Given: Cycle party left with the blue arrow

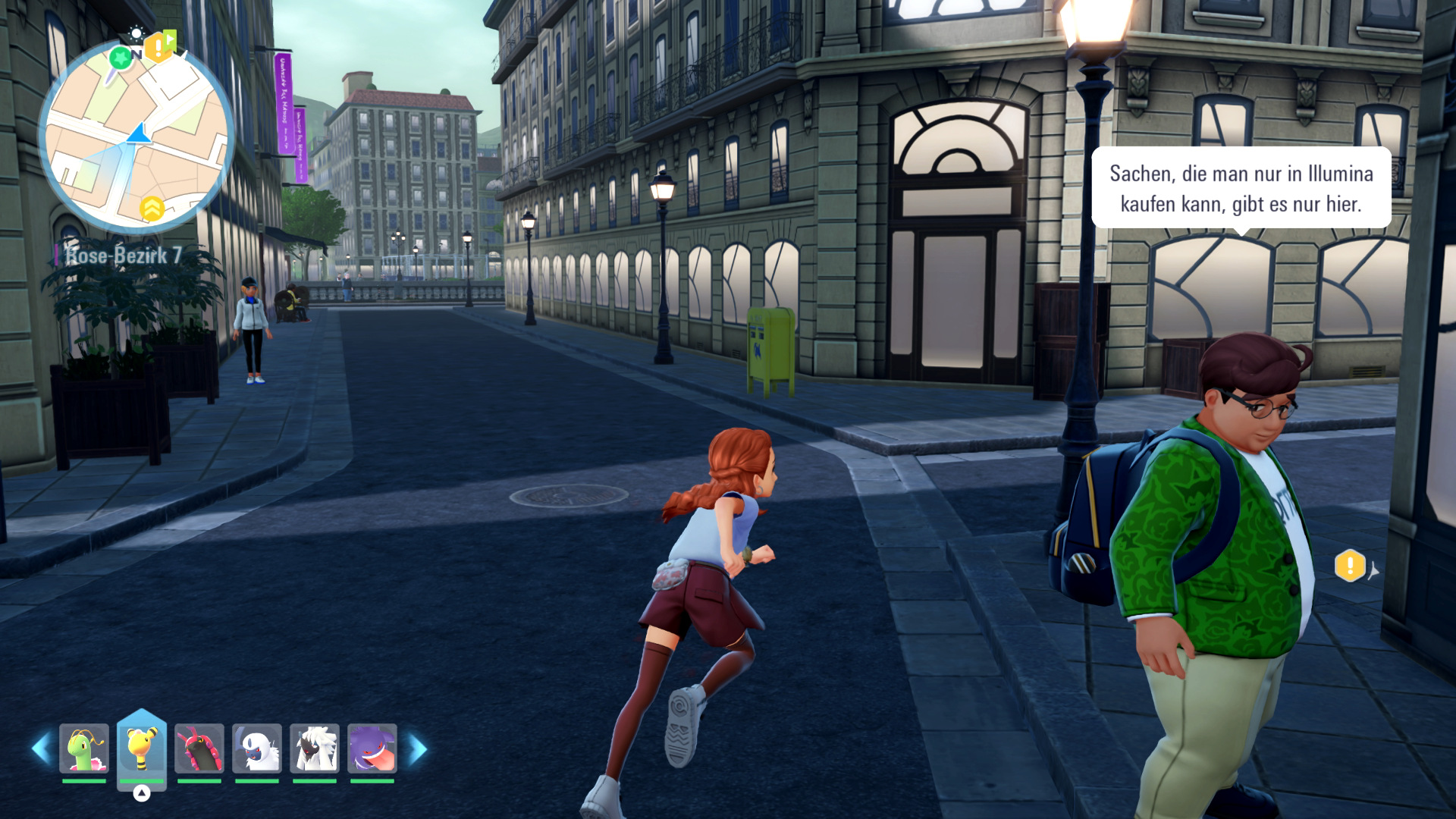Looking at the screenshot, I should pyautogui.click(x=41, y=749).
